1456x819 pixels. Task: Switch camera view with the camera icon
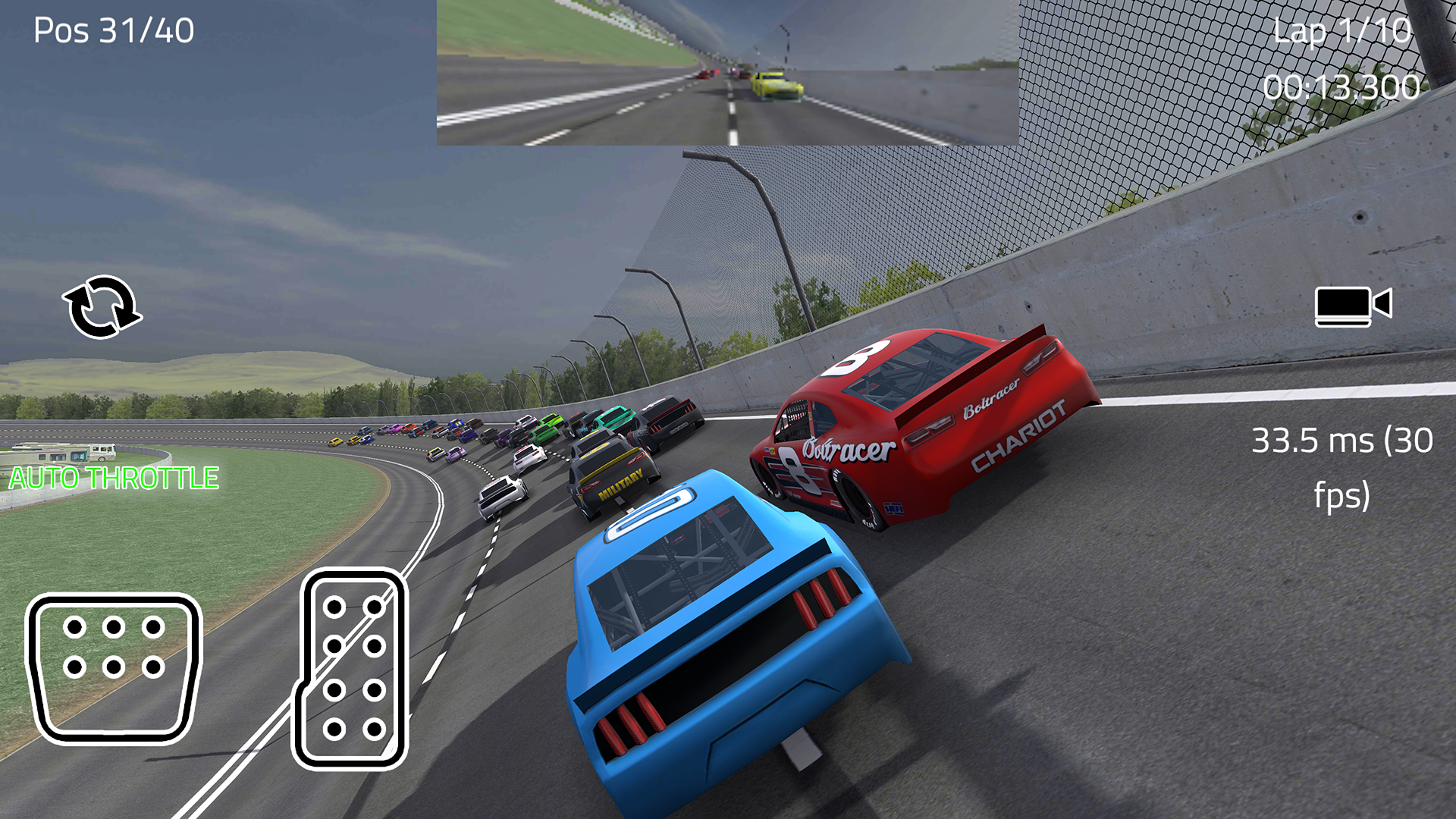[x=1353, y=306]
